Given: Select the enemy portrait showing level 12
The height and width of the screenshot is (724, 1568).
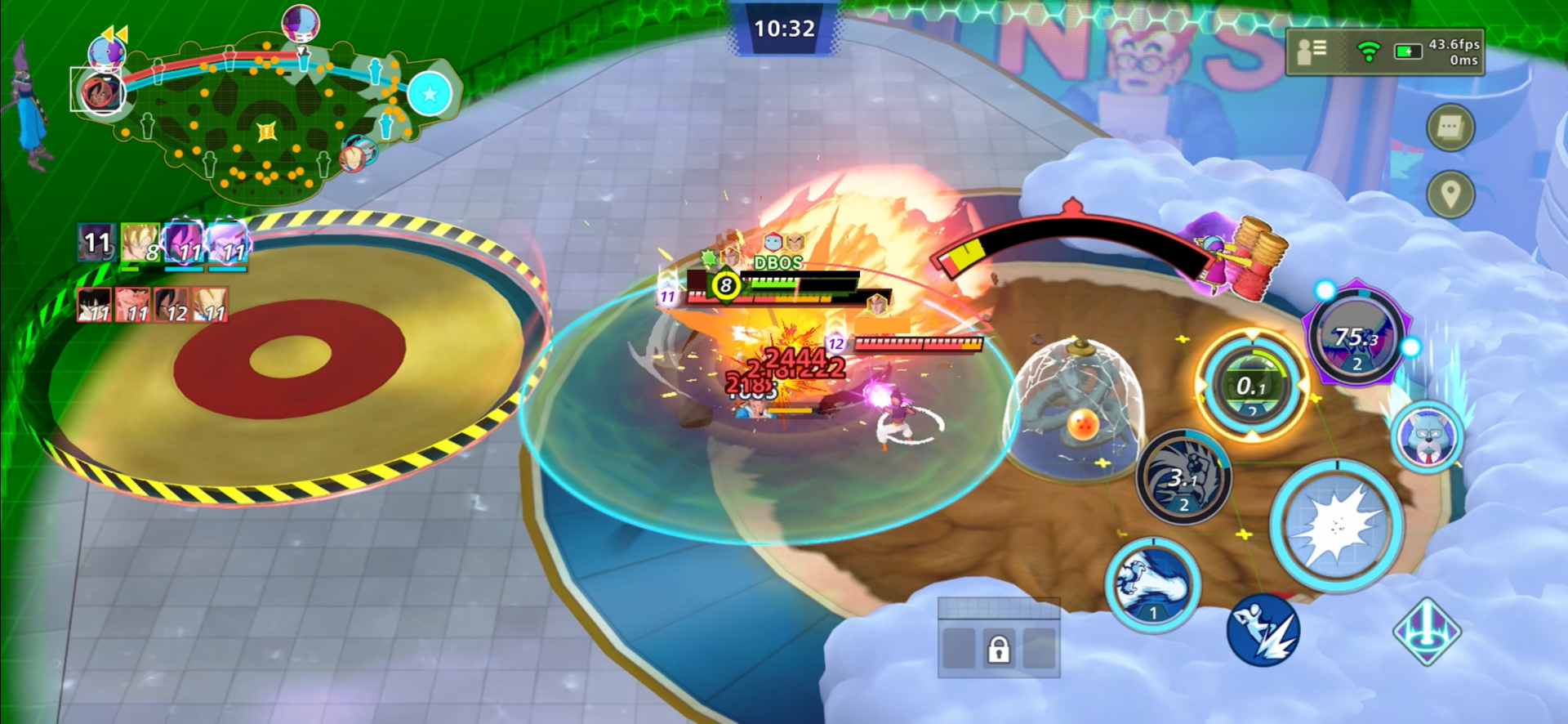Looking at the screenshot, I should point(172,305).
